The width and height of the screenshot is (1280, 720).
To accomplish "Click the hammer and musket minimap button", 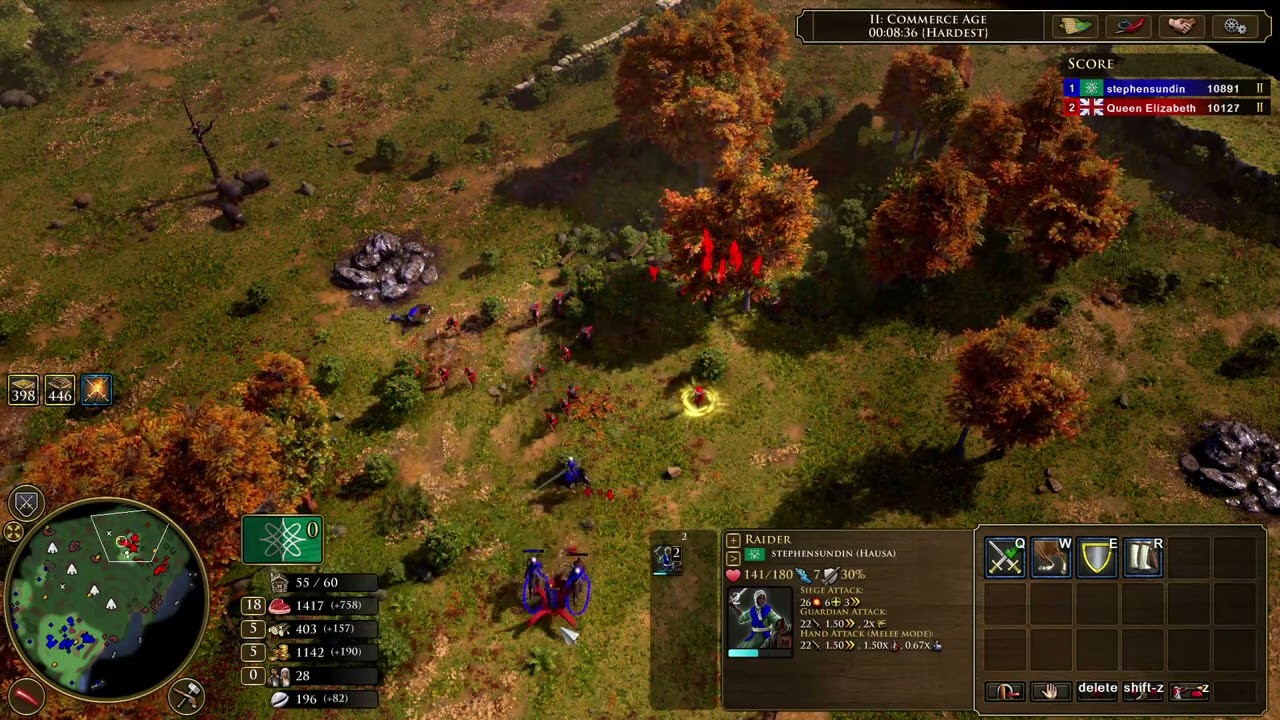I will (x=187, y=694).
